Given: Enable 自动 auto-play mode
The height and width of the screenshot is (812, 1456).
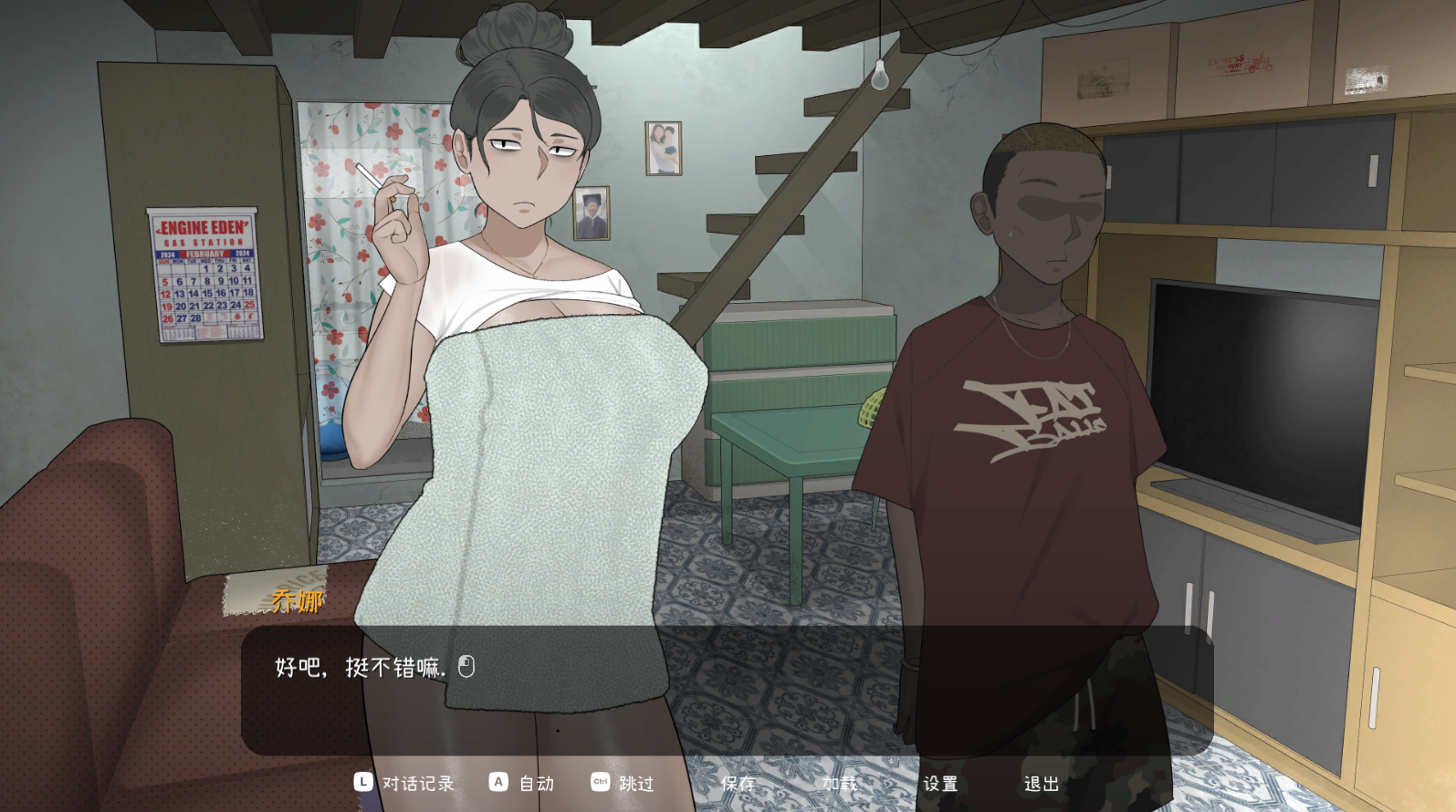Looking at the screenshot, I should [537, 783].
